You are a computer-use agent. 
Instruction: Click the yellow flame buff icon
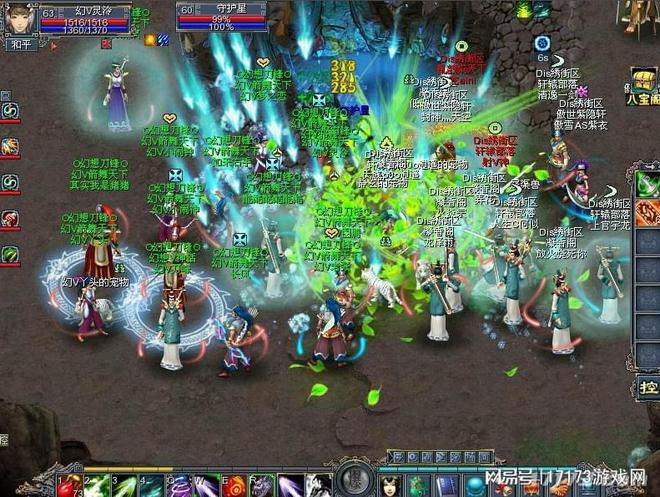[x=149, y=40]
